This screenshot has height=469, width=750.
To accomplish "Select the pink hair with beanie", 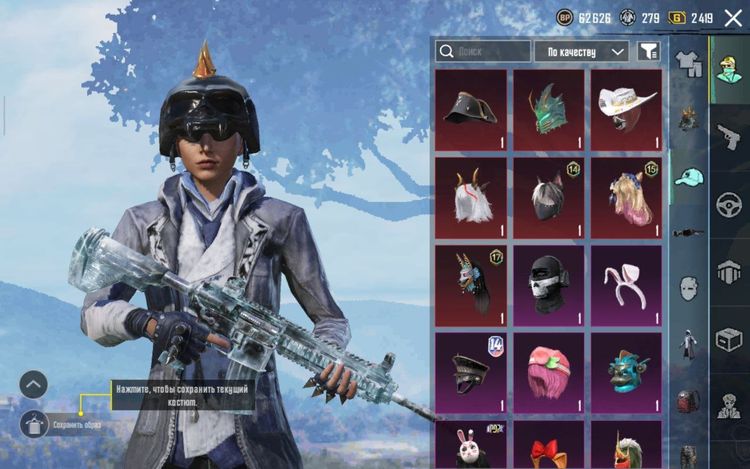I will point(548,372).
